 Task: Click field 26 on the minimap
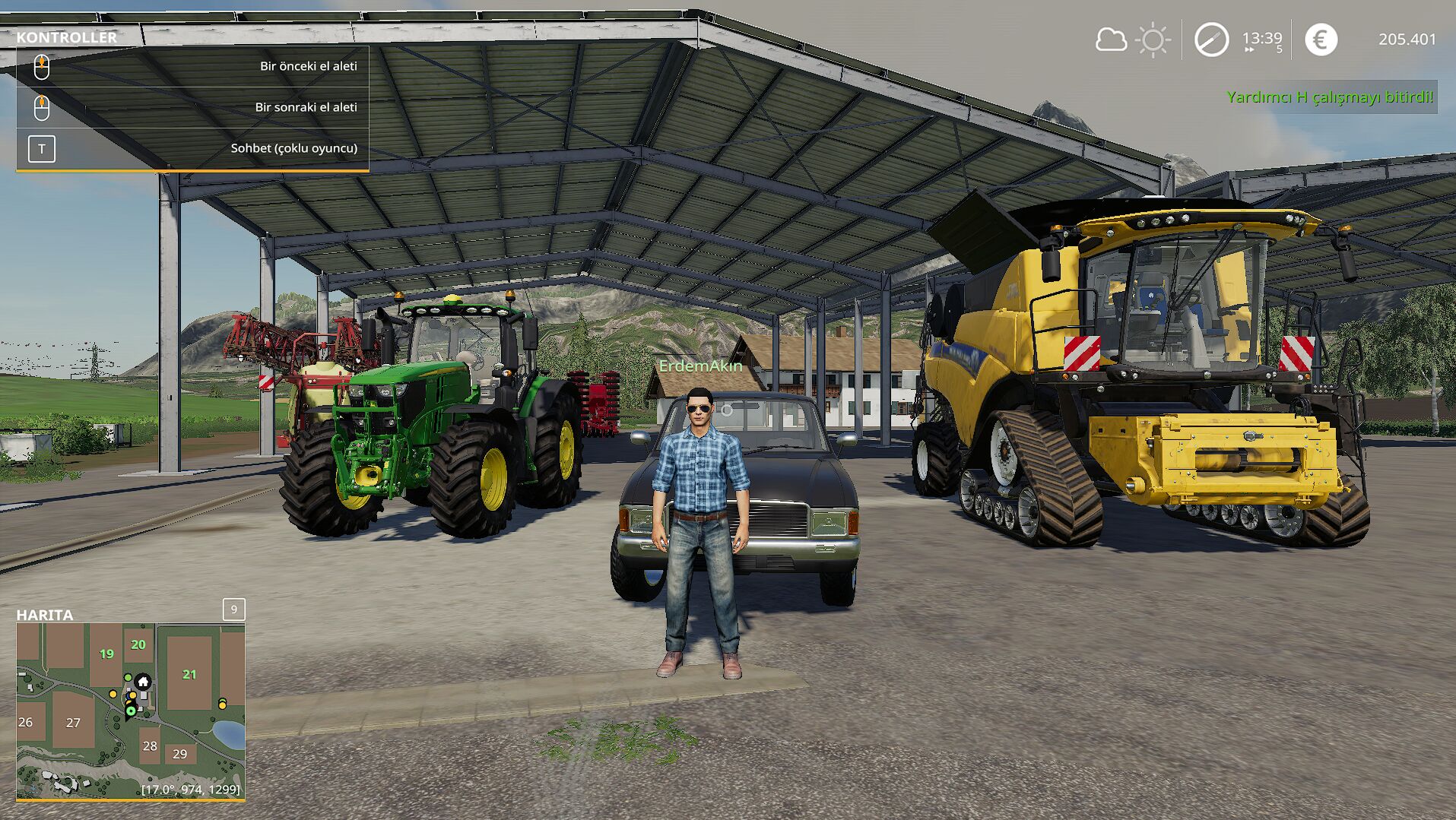click(x=26, y=722)
